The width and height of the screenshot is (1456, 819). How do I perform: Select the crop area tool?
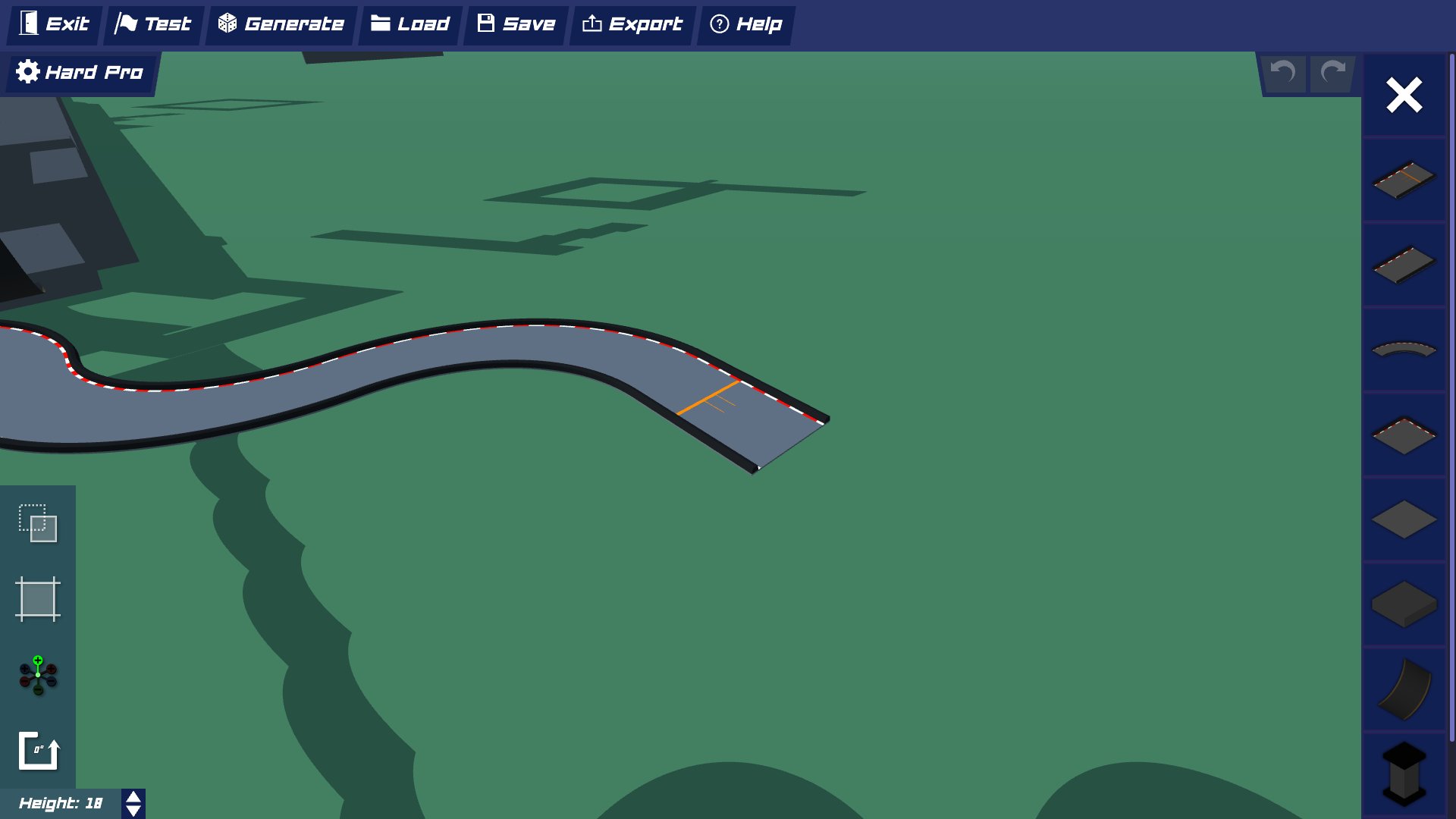pyautogui.click(x=38, y=599)
